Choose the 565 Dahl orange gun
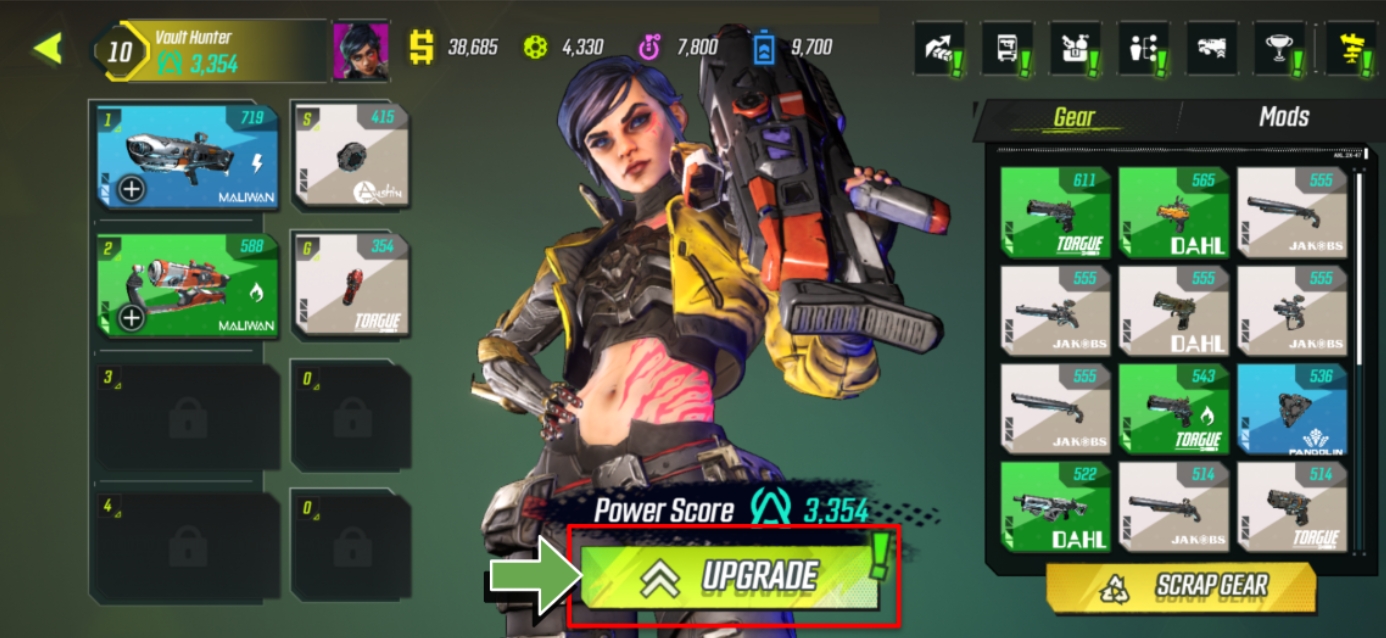Image resolution: width=1386 pixels, height=638 pixels. [x=1173, y=212]
